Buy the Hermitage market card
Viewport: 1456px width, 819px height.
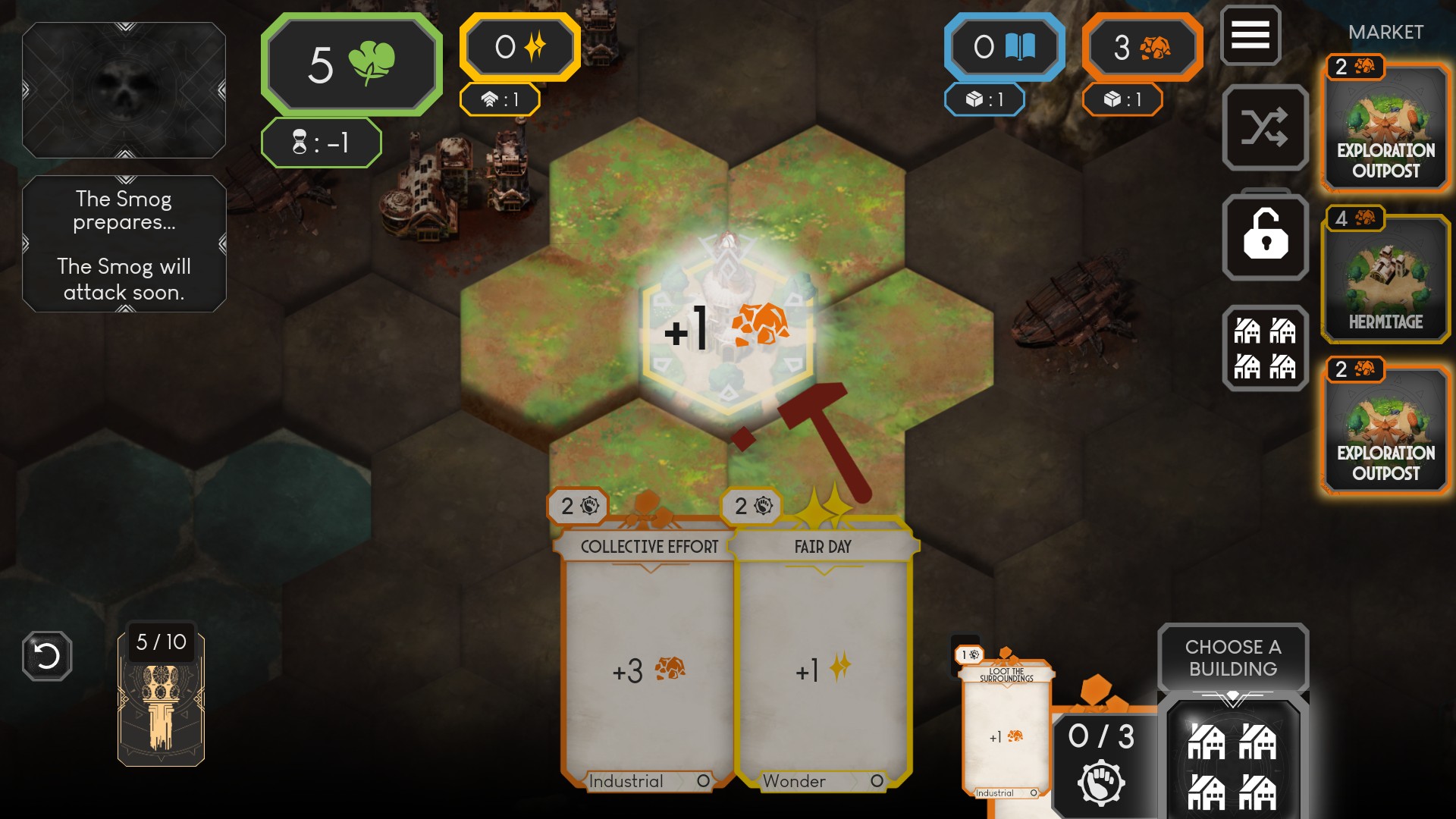tap(1385, 277)
